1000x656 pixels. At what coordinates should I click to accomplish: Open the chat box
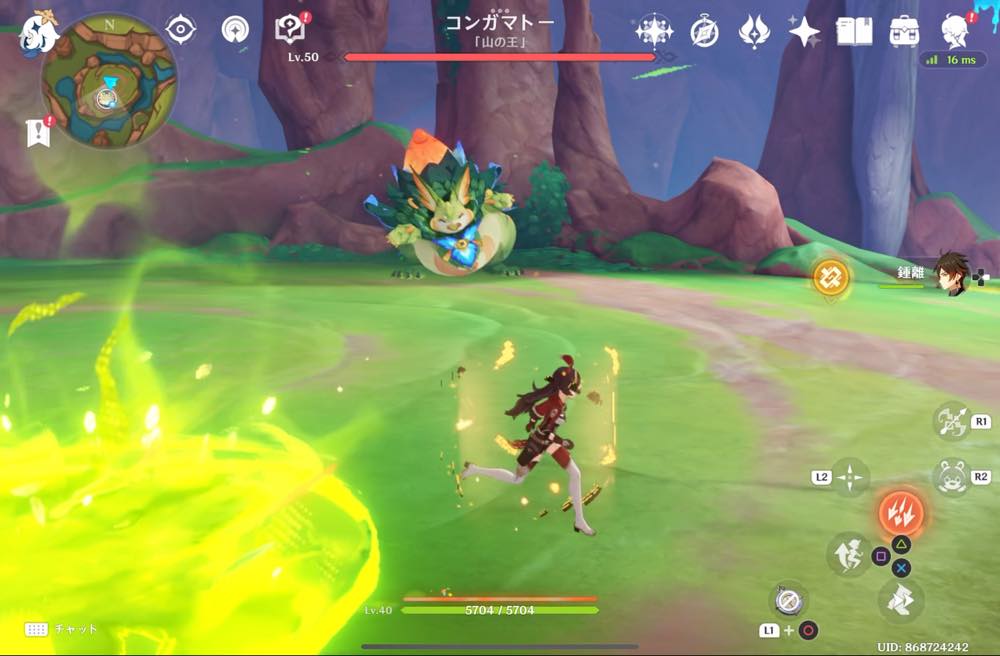62,629
